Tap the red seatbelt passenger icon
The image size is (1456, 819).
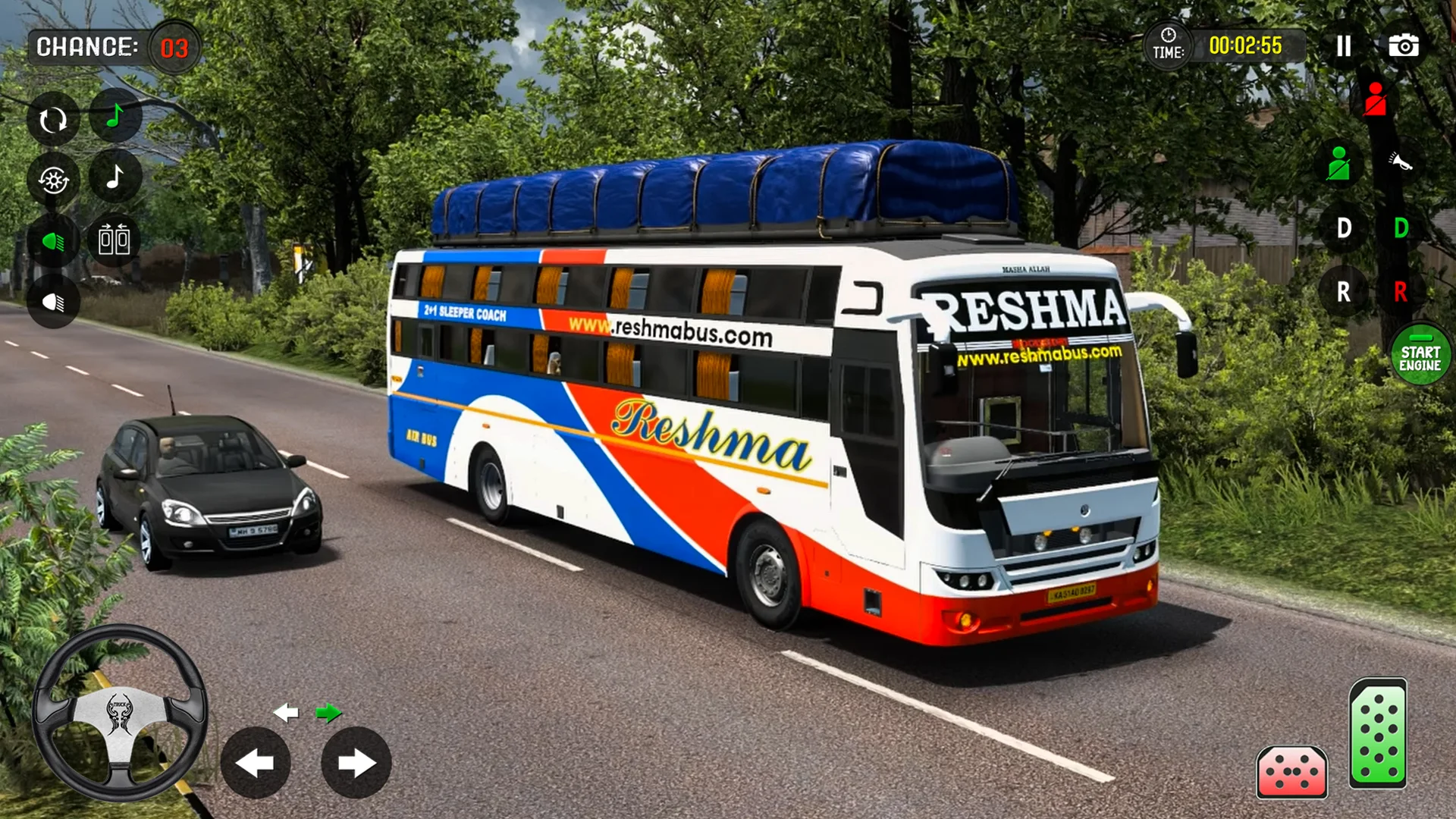click(1375, 100)
